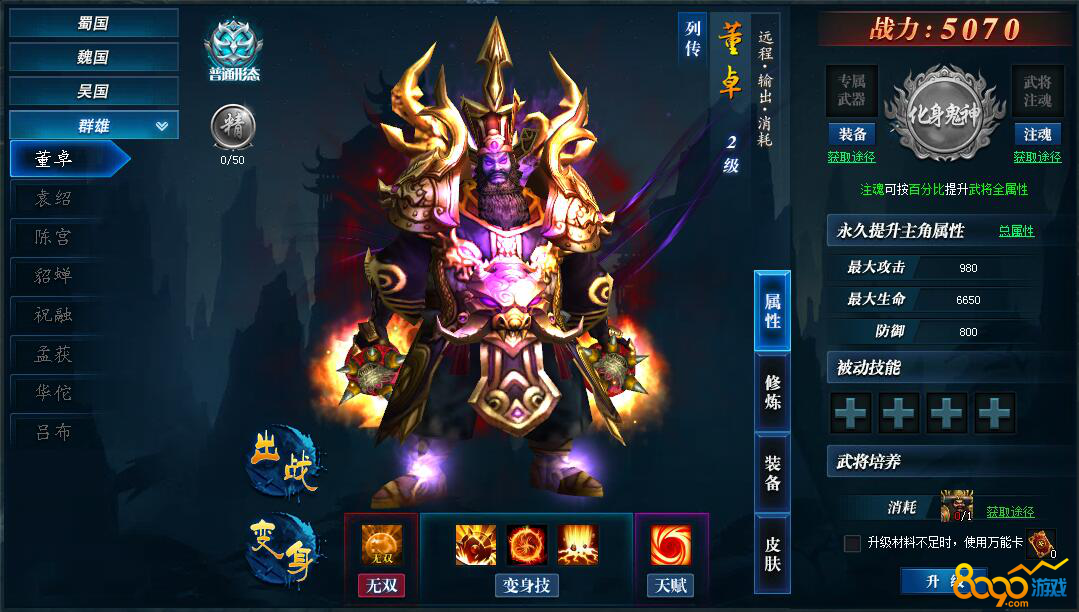The width and height of the screenshot is (1079, 612).
Task: Click the 装备 button under exclusive weapon
Action: pos(851,134)
